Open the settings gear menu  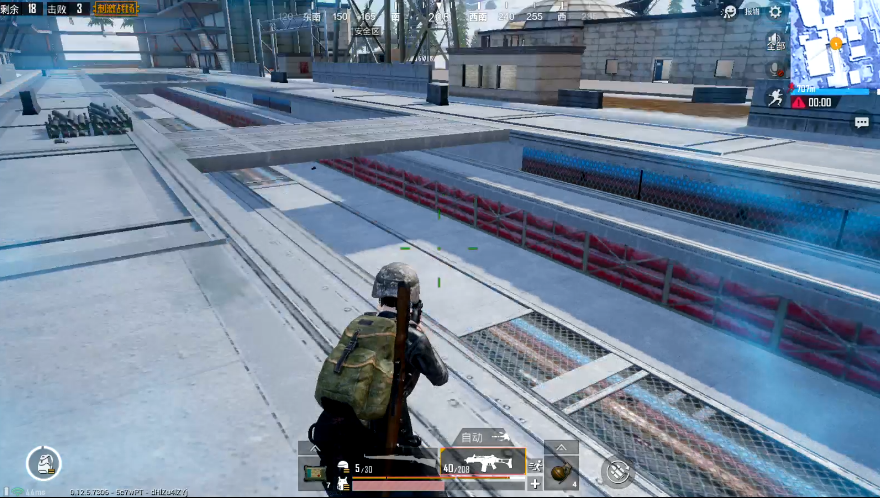tap(775, 11)
